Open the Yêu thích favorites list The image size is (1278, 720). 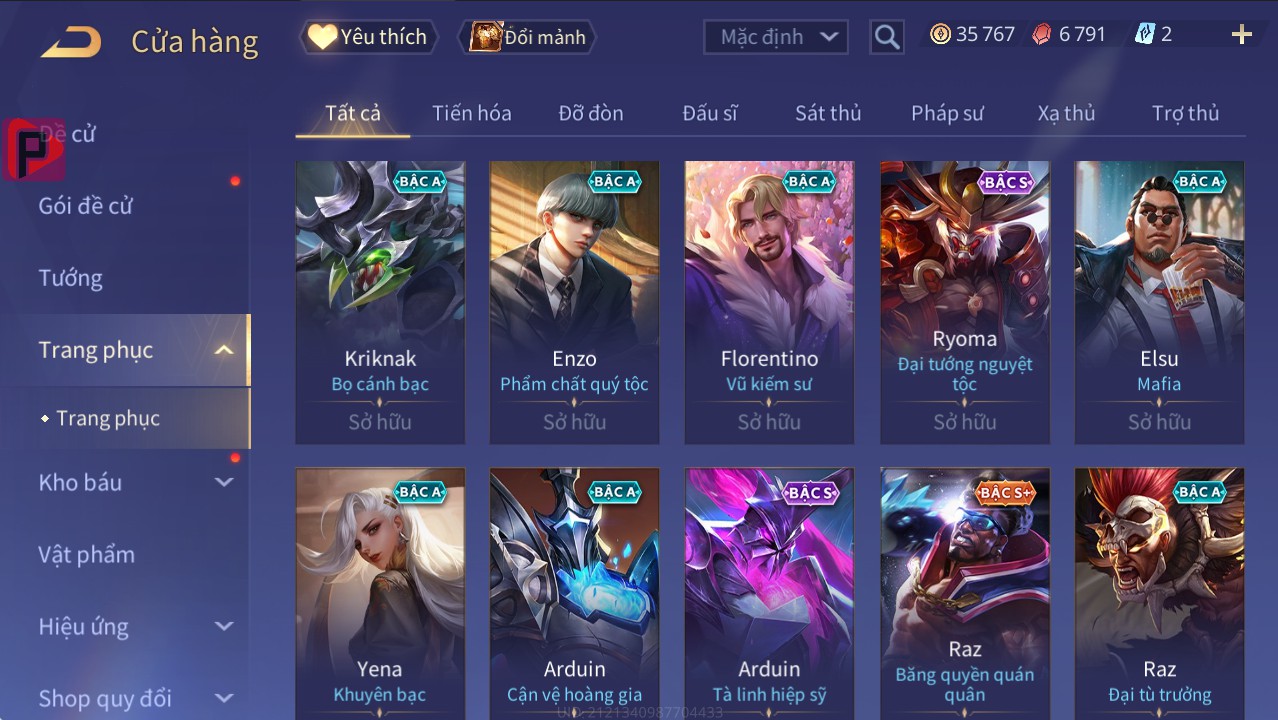(368, 37)
